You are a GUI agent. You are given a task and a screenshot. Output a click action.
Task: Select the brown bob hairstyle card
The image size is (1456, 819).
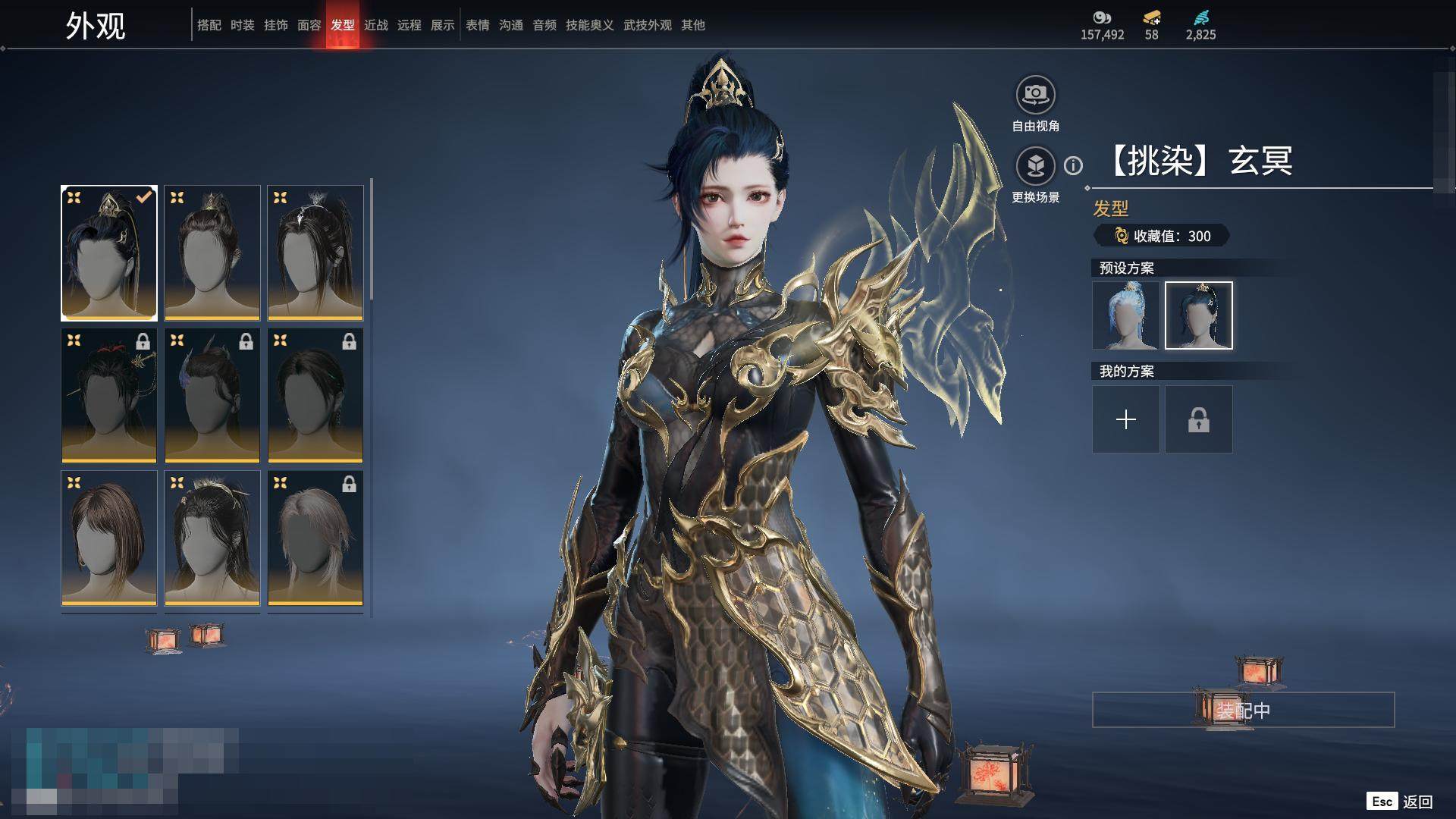[x=109, y=538]
